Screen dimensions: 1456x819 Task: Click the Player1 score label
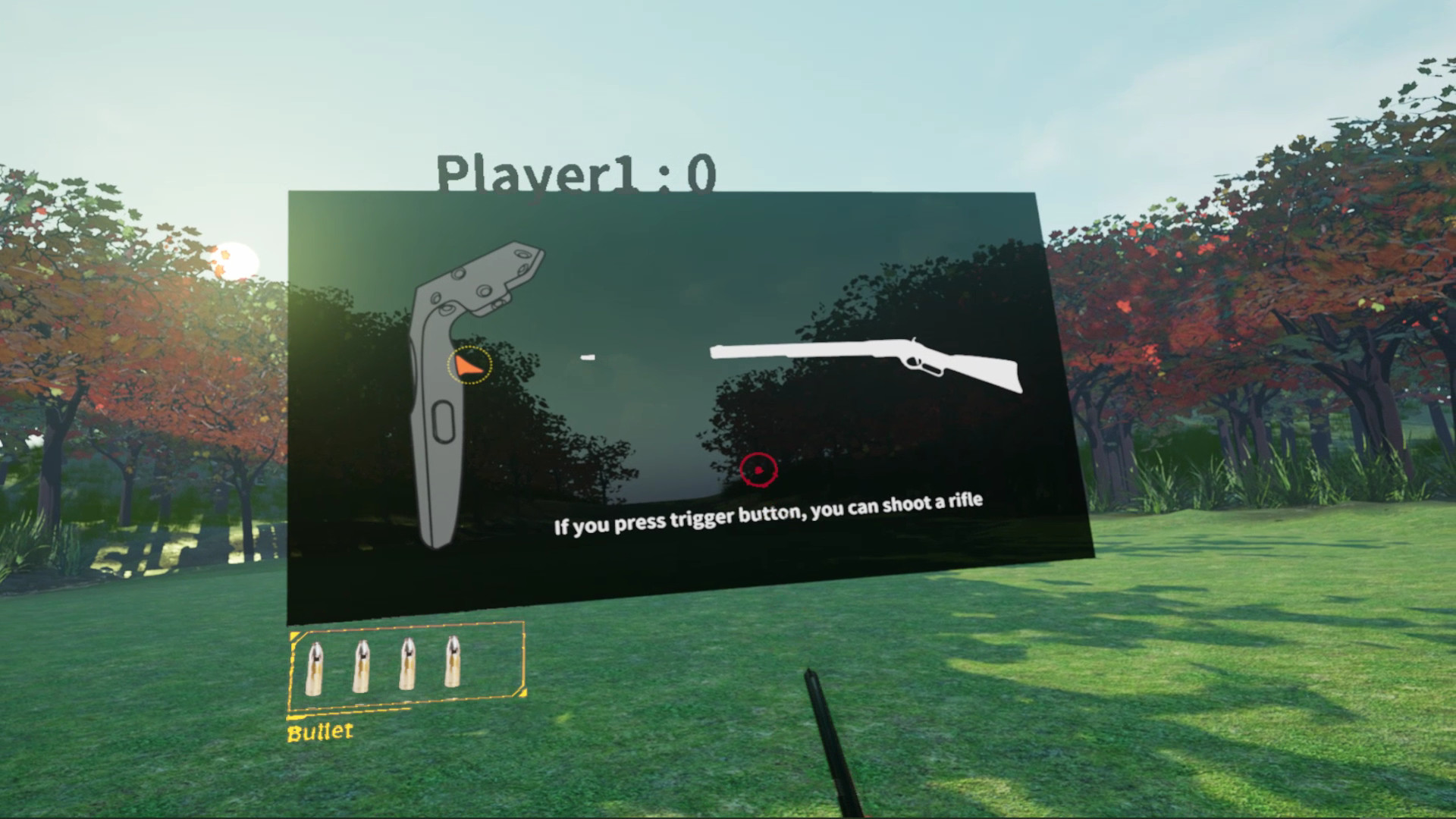point(574,174)
